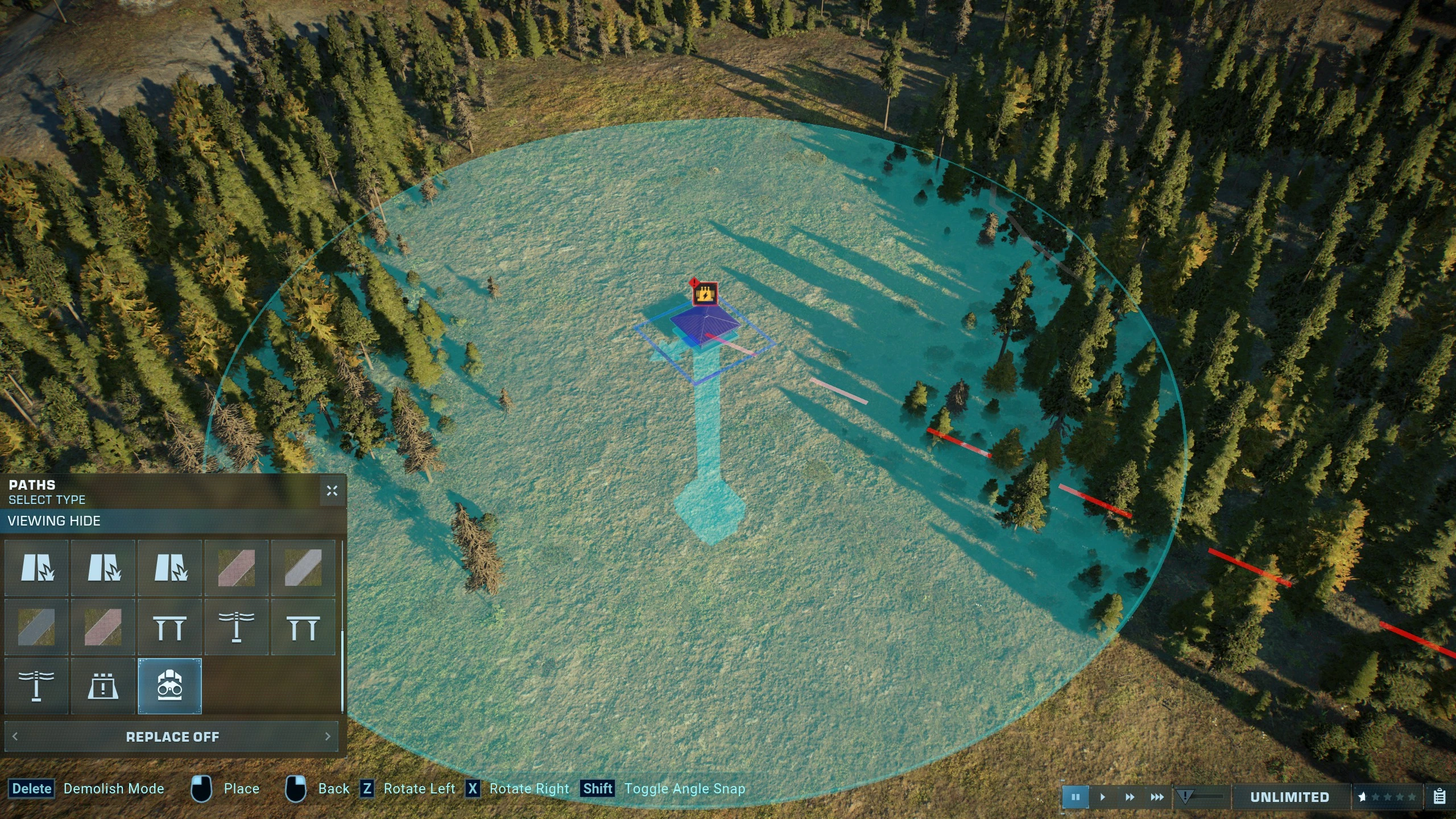The width and height of the screenshot is (1456, 819).
Task: Click the right arrow beside Replace Off
Action: pyautogui.click(x=328, y=737)
